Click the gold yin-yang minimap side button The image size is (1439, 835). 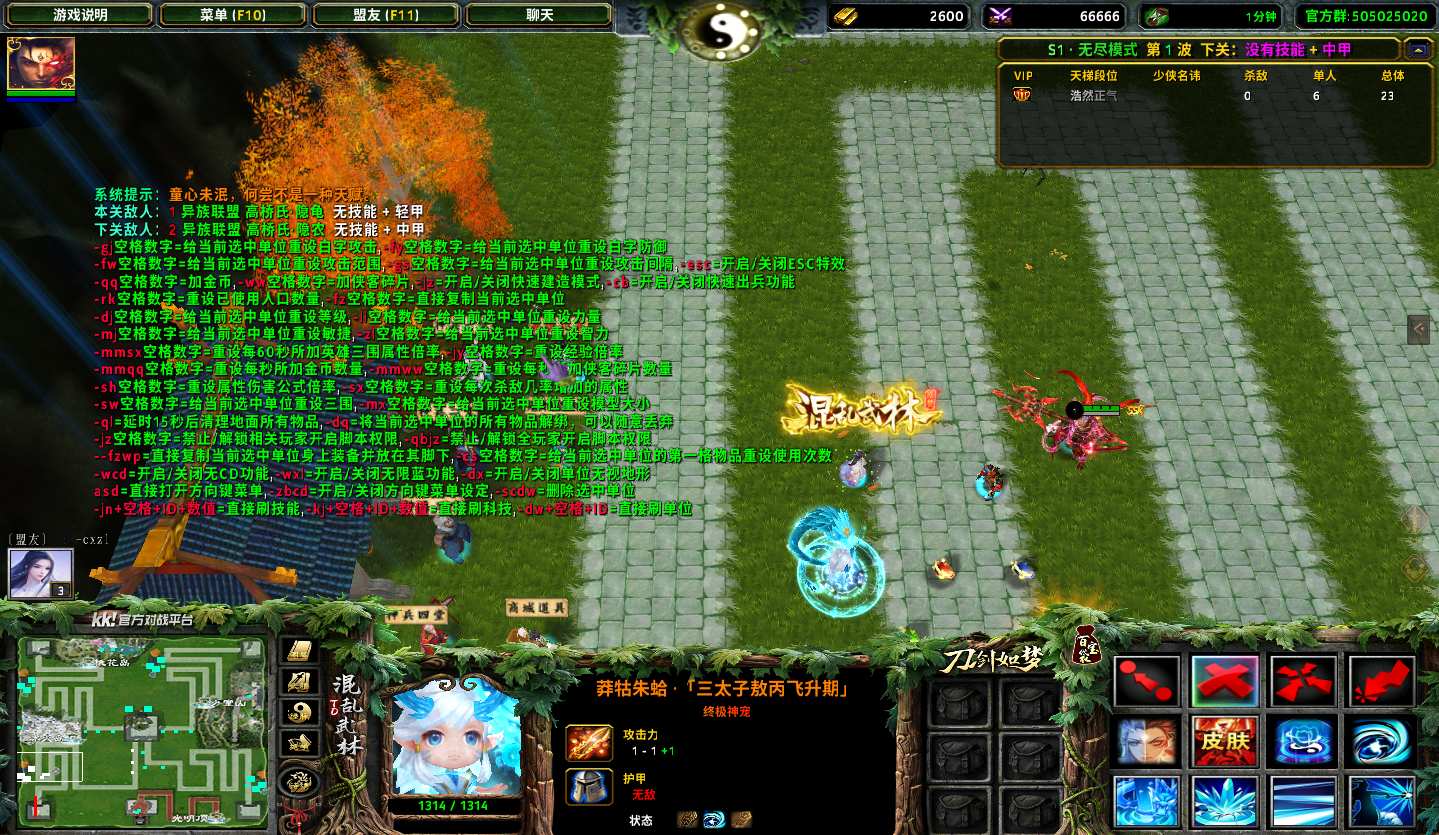pos(298,711)
